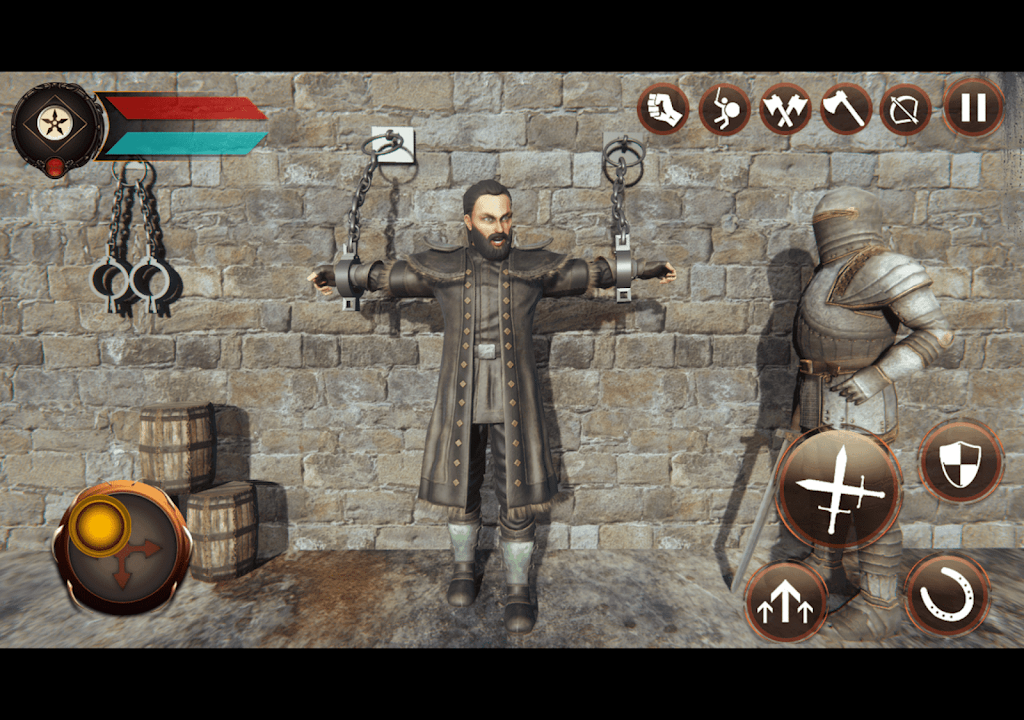Image resolution: width=1024 pixels, height=720 pixels.
Task: Select the bow and arrow weapon
Action: tap(906, 109)
